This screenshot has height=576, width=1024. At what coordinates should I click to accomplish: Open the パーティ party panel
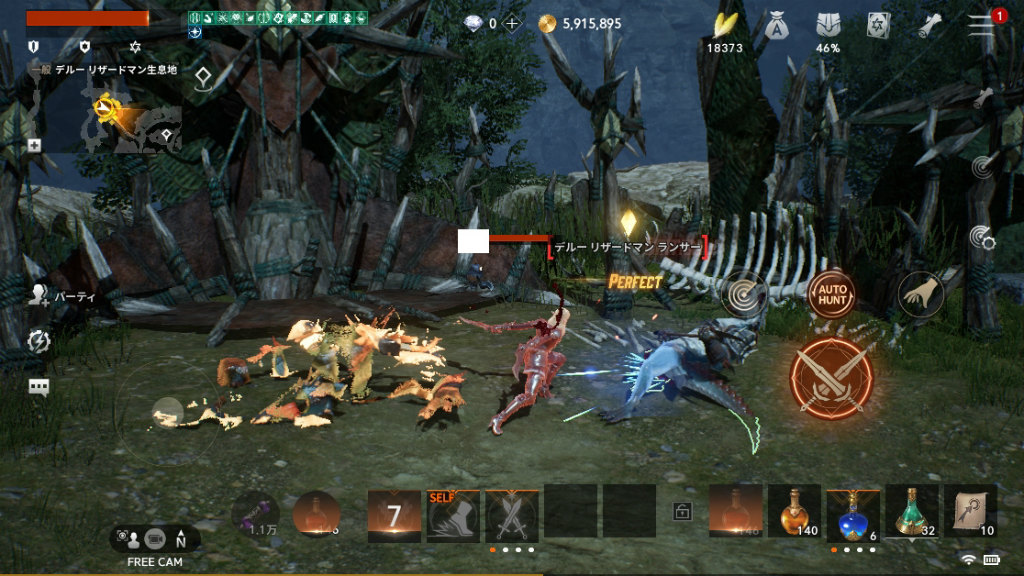[x=40, y=295]
